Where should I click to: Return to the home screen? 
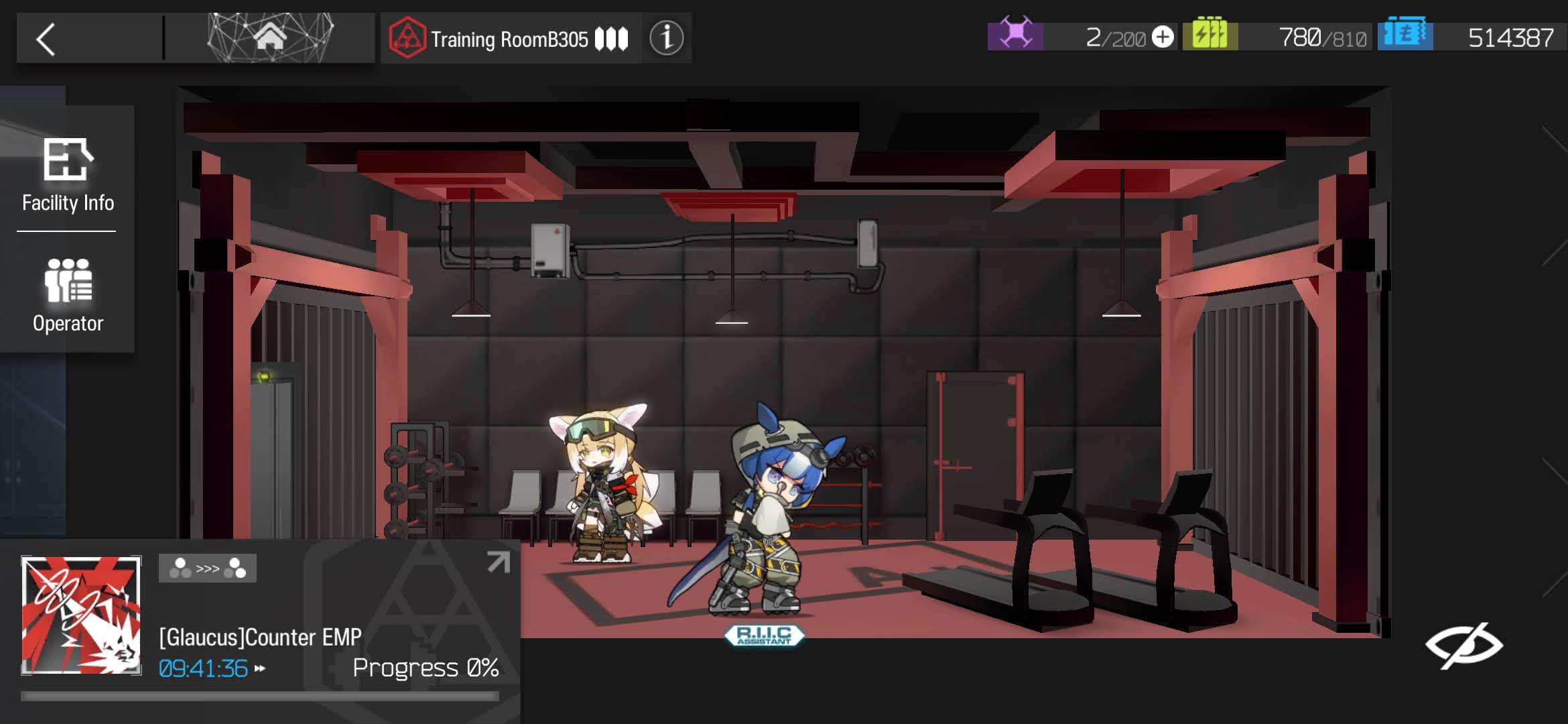(x=269, y=38)
